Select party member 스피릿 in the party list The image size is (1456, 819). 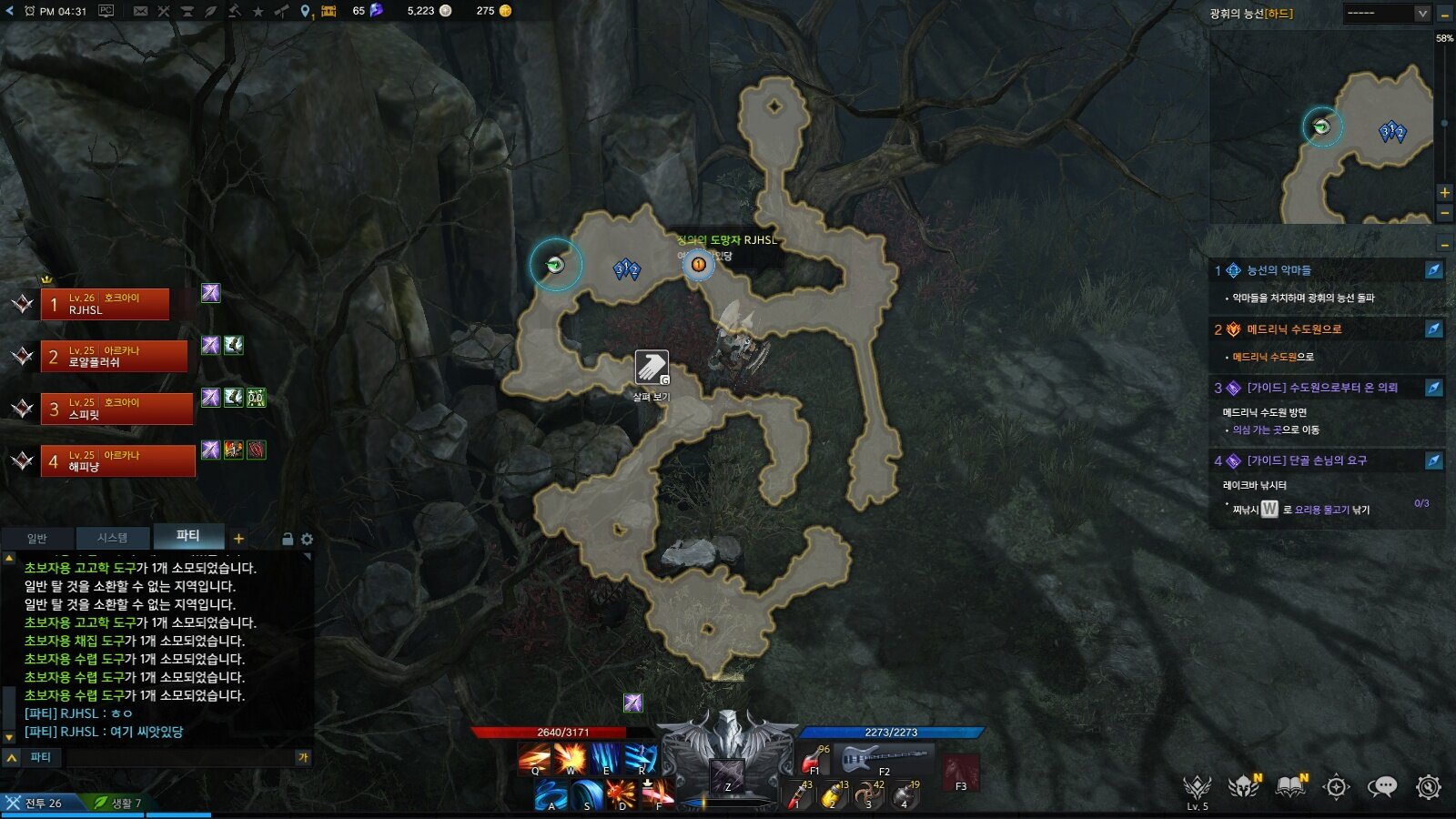[118, 409]
